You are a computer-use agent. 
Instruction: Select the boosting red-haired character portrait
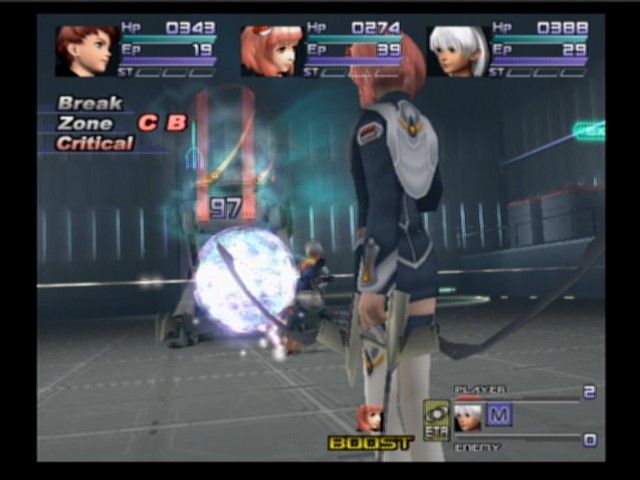coord(370,418)
